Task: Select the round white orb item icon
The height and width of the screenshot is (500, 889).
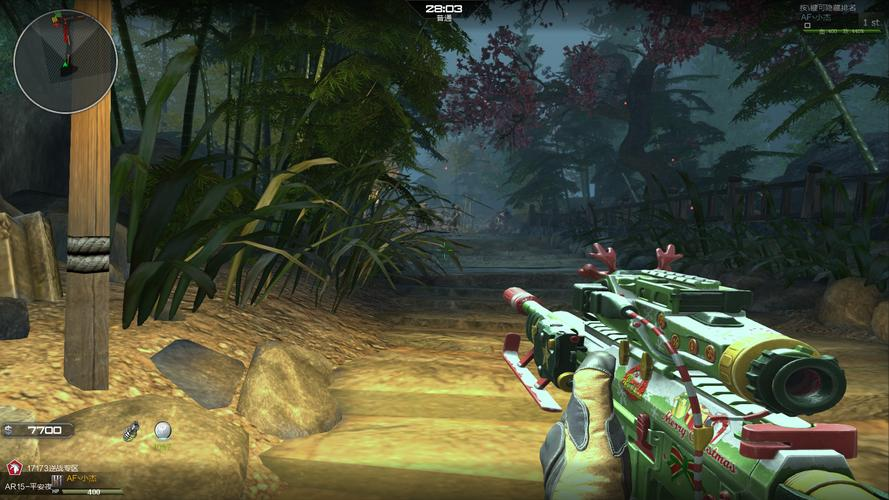Action: click(x=162, y=430)
